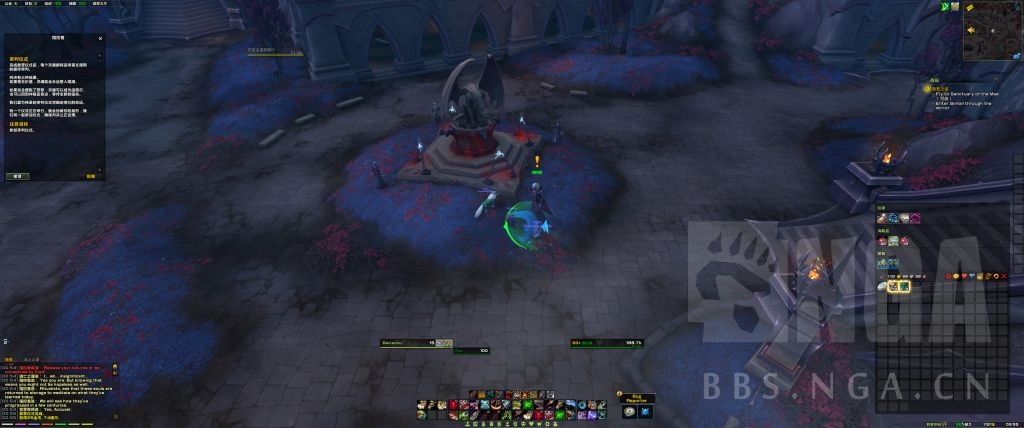
Task: Click the yellow highlighted text in the quest panel
Action: (19, 58)
